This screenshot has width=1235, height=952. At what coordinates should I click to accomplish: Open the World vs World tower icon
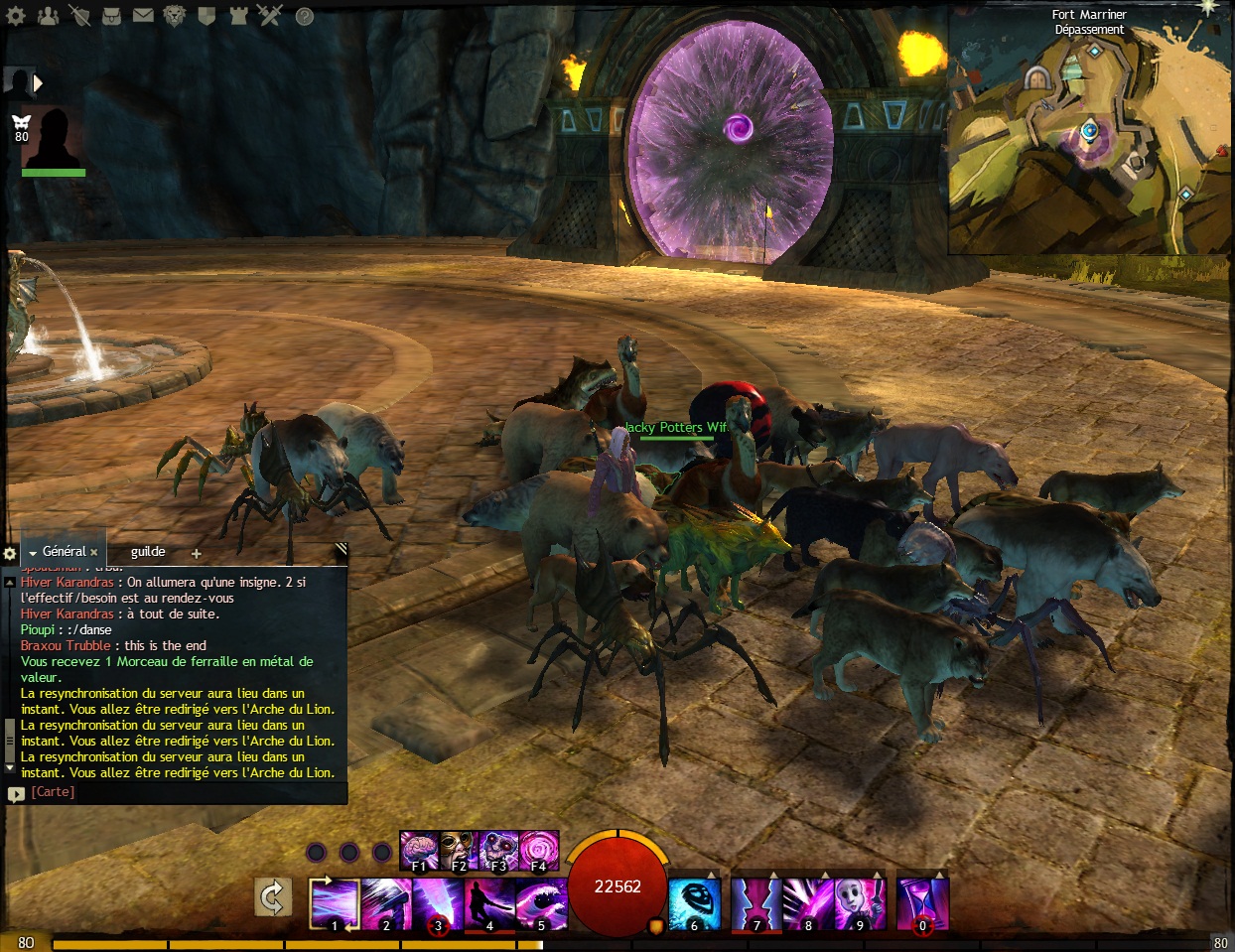point(238,16)
